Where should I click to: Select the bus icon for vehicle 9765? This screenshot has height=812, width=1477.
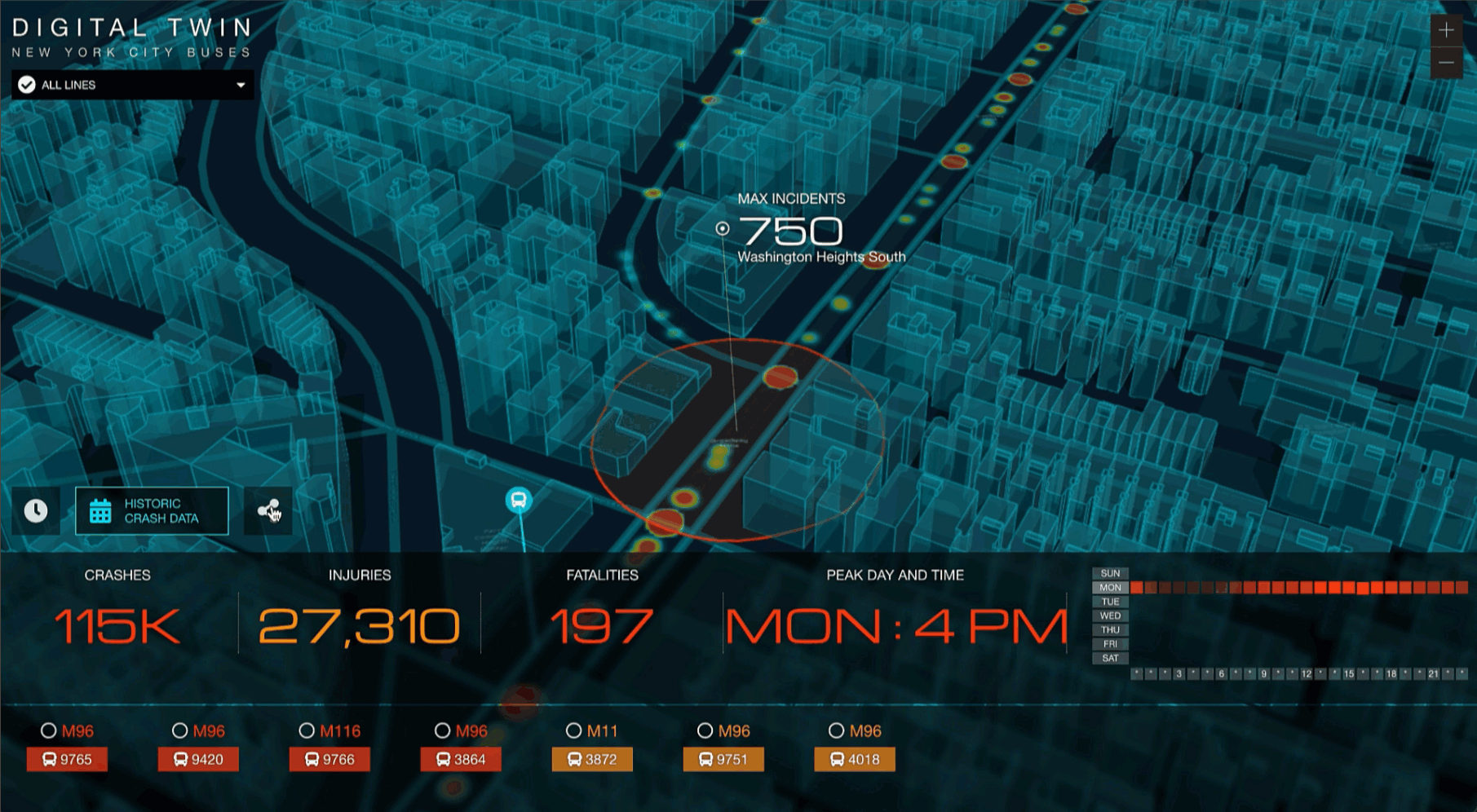click(51, 759)
